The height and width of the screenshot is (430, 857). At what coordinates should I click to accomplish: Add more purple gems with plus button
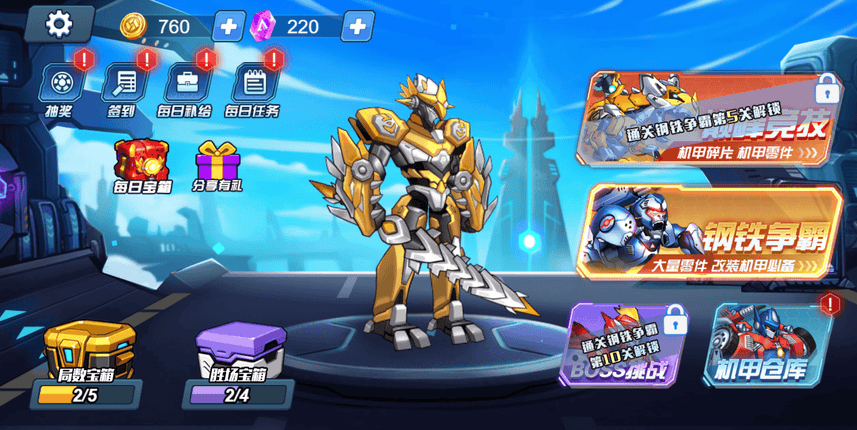tap(357, 26)
